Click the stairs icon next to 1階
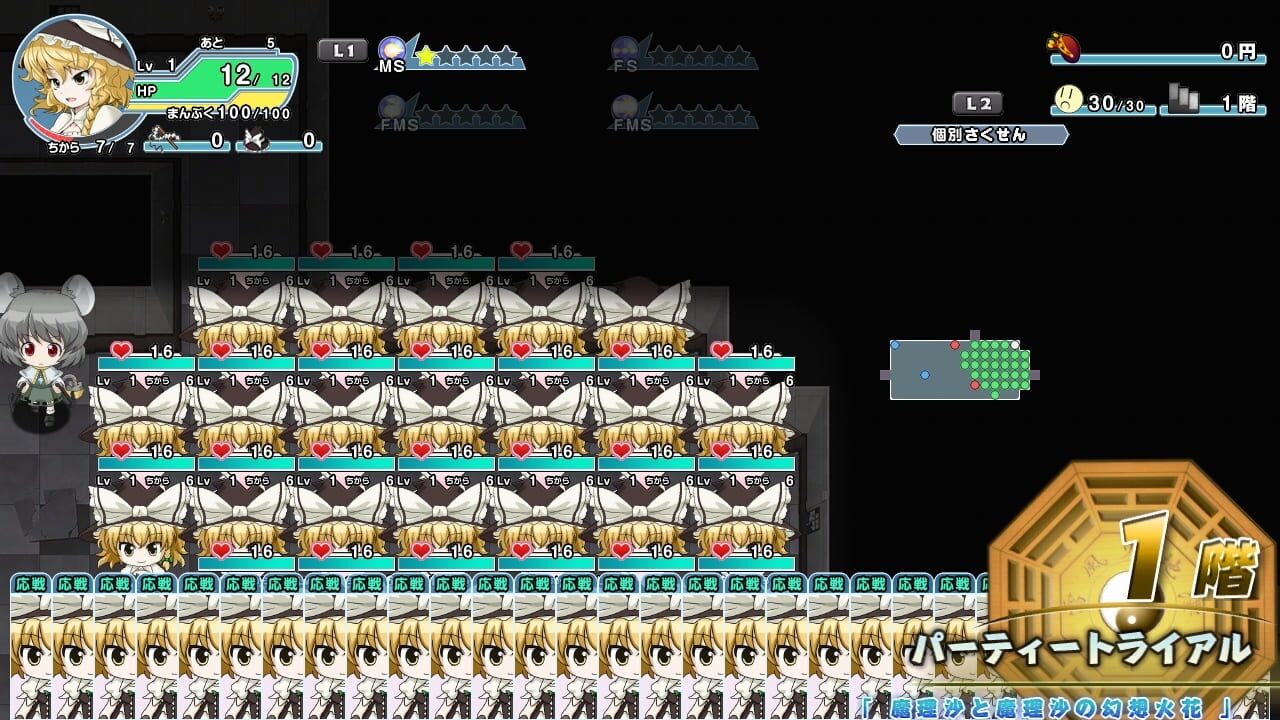 1183,96
